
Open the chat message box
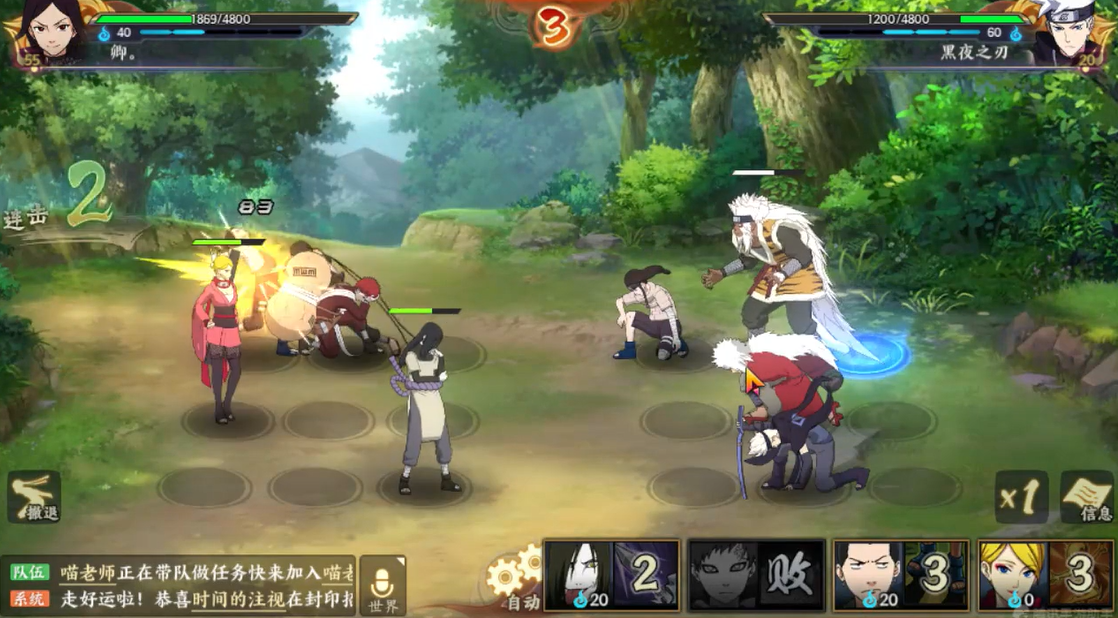[180, 586]
